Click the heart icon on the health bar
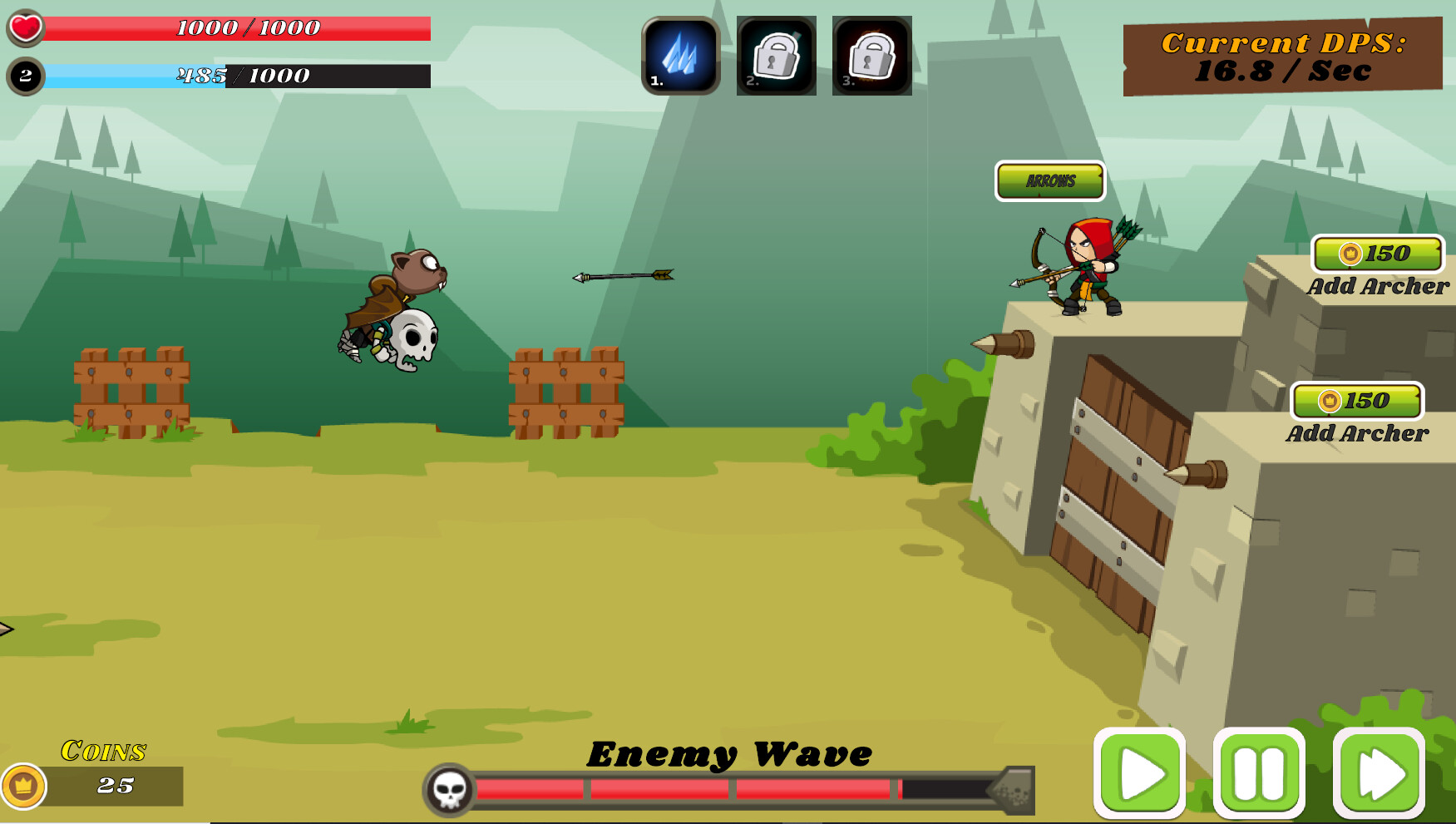Screen dimensions: 1456x824 (25, 26)
